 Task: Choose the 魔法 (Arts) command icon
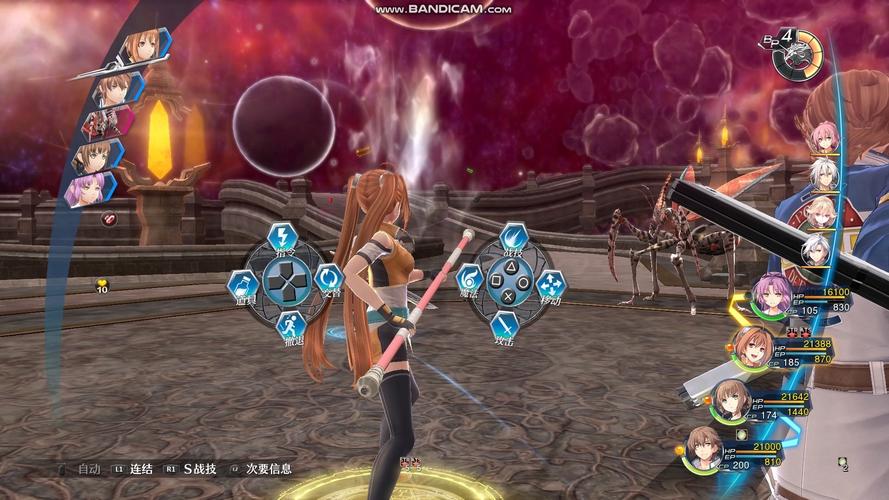pos(469,281)
